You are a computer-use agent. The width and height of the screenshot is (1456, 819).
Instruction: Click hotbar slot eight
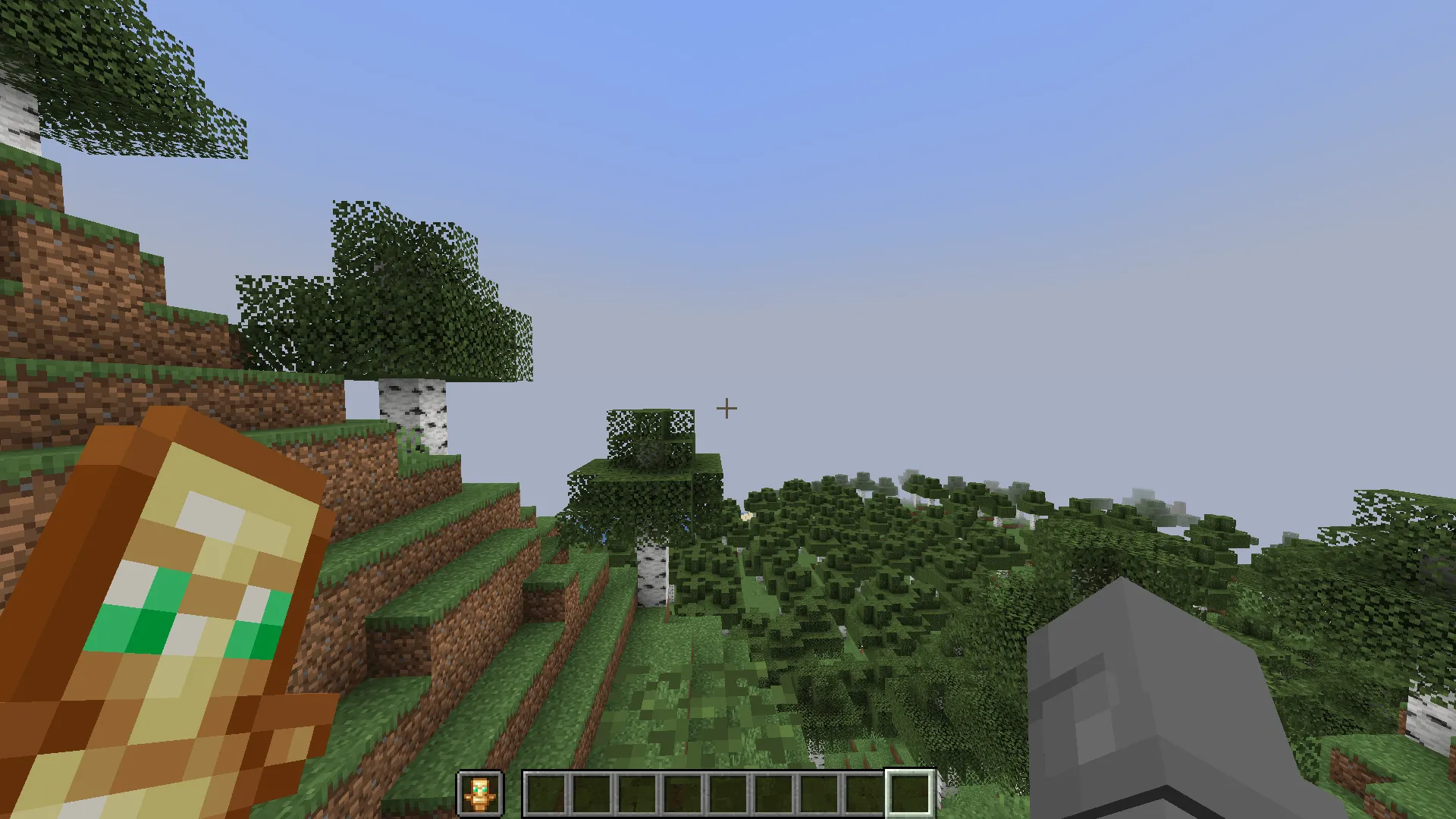pos(863,792)
